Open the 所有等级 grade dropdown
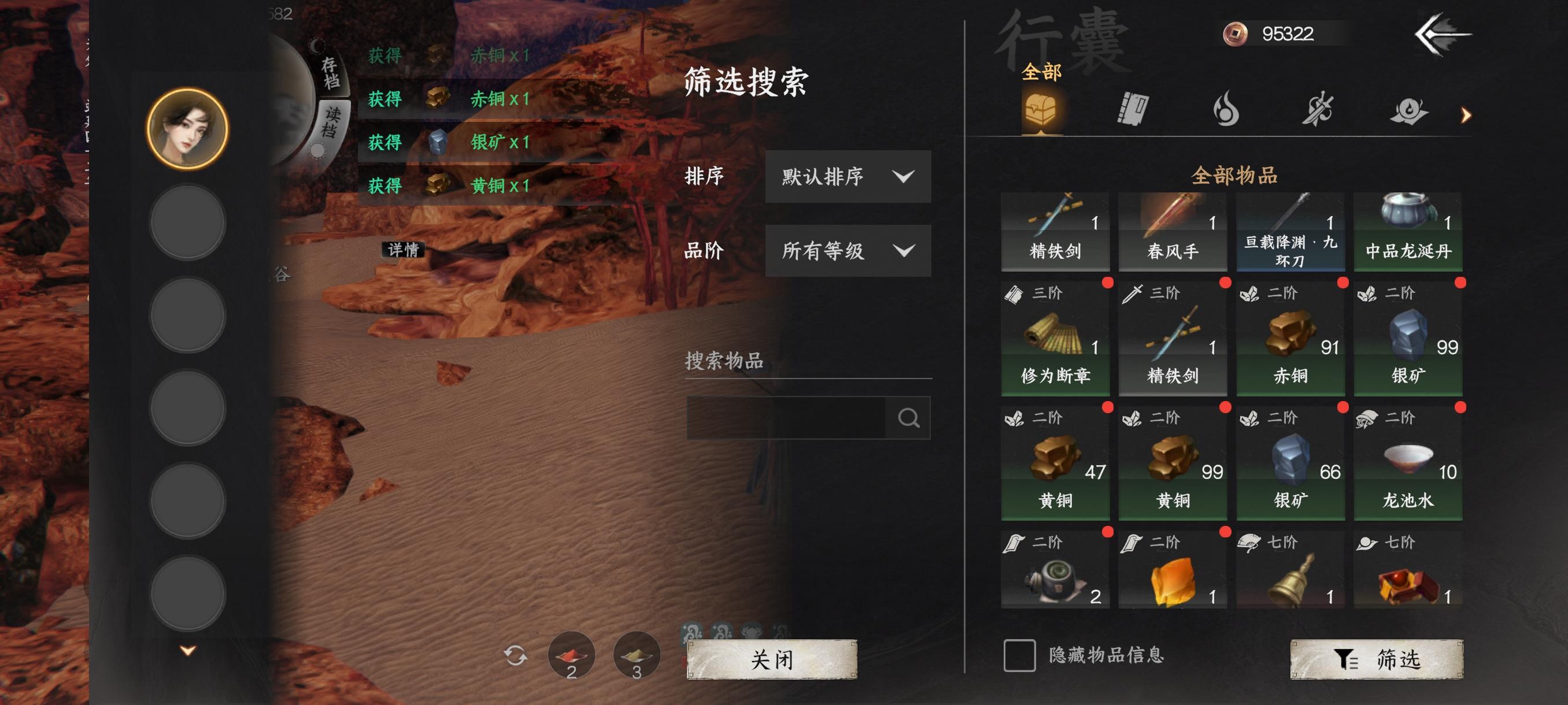The image size is (1568, 705). pyautogui.click(x=848, y=251)
